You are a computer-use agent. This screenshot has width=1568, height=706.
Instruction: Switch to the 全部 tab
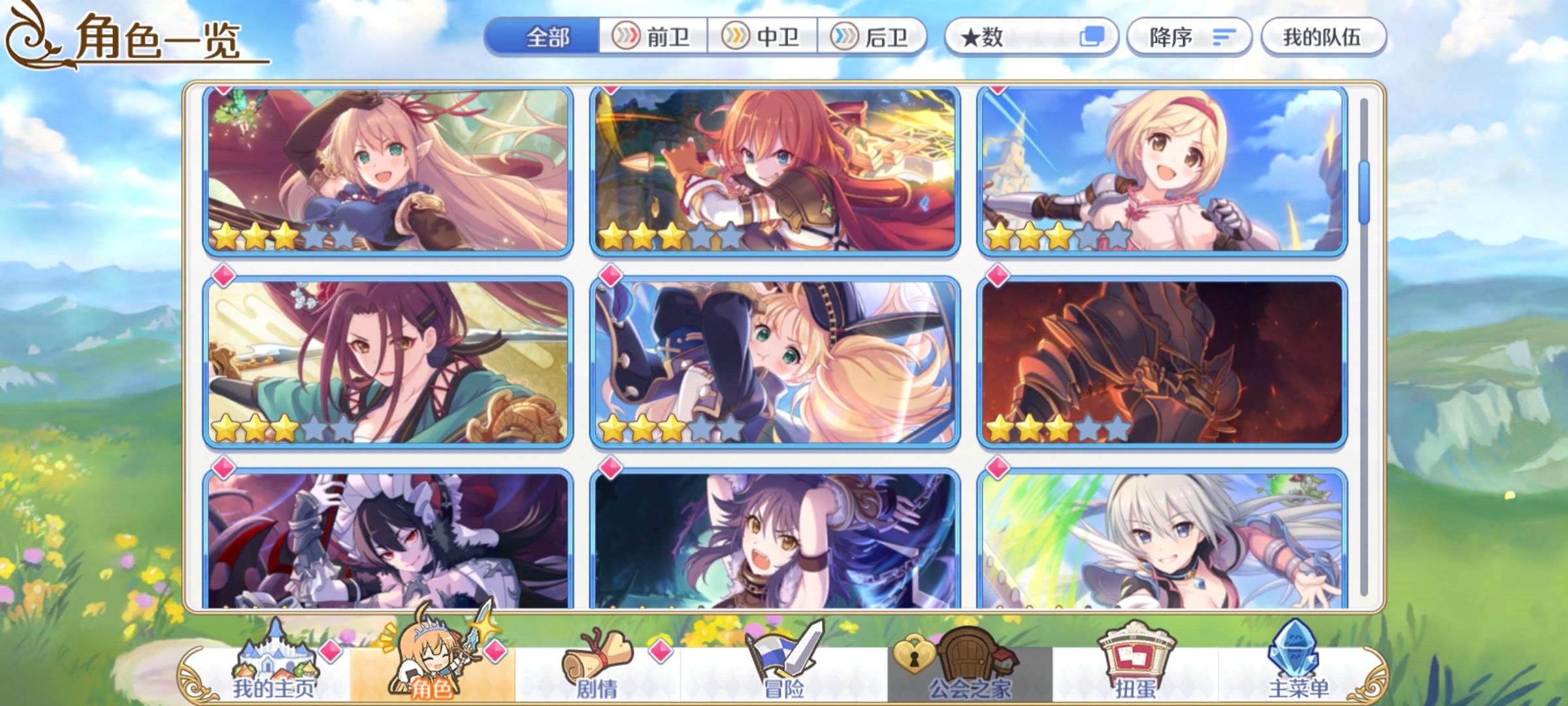coord(549,37)
